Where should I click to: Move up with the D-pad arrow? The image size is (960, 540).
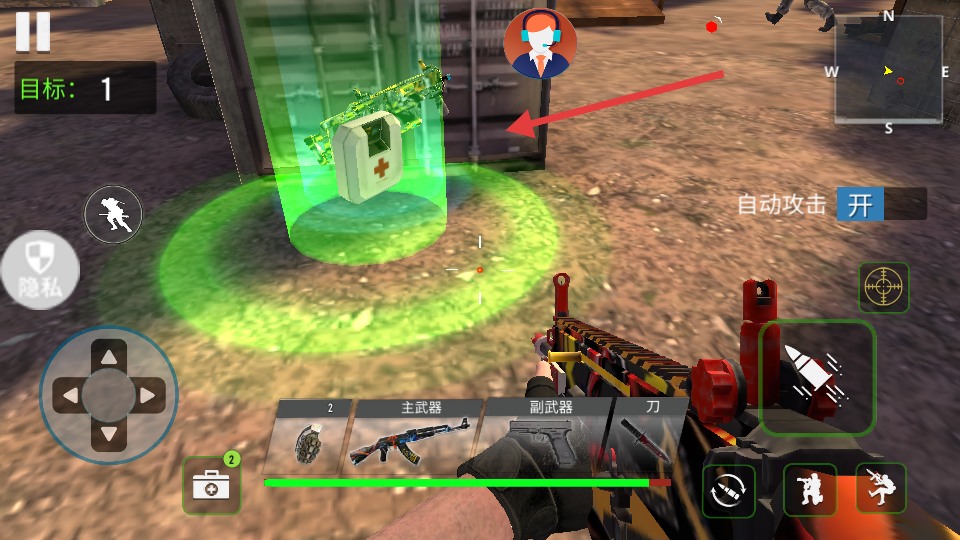point(109,357)
